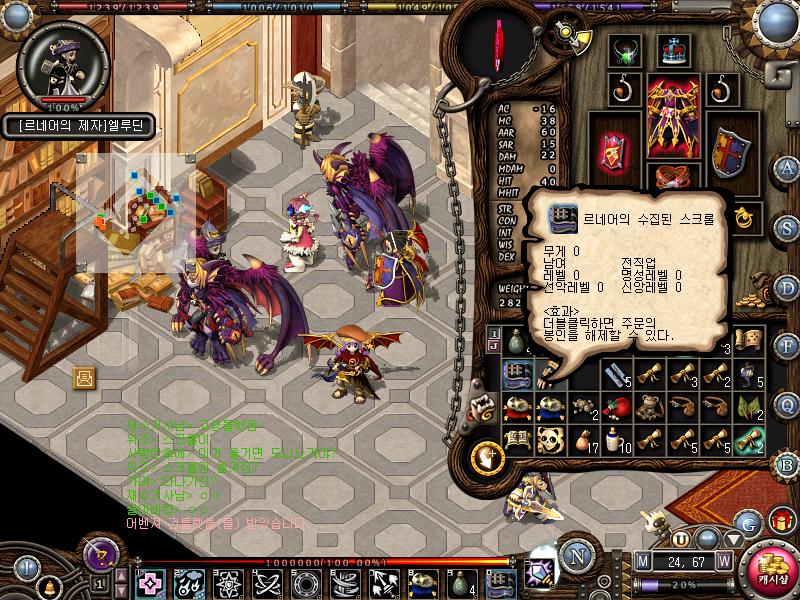Click the A side menu button

click(x=787, y=167)
